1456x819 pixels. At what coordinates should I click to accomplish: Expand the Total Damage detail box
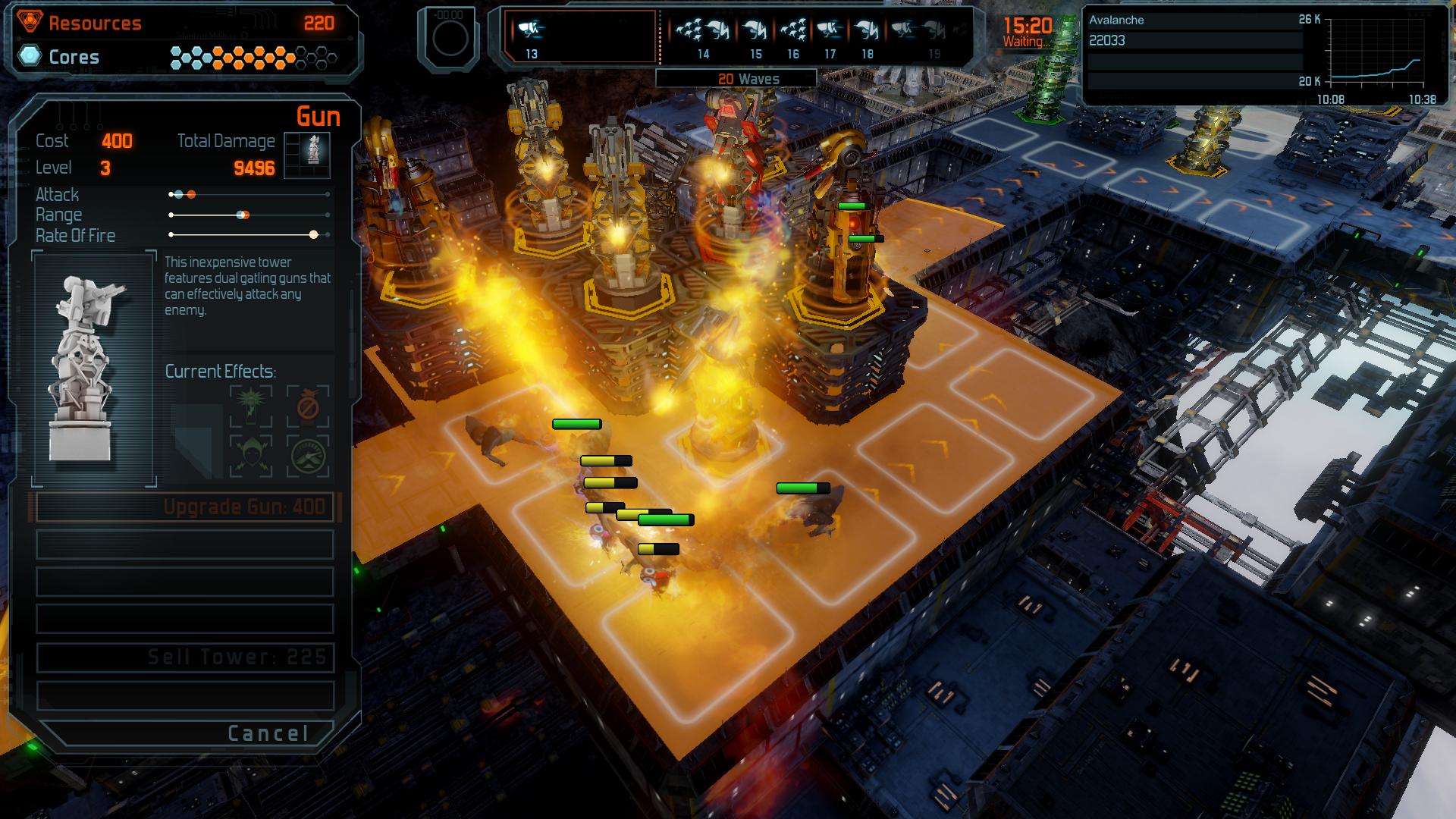click(x=307, y=154)
